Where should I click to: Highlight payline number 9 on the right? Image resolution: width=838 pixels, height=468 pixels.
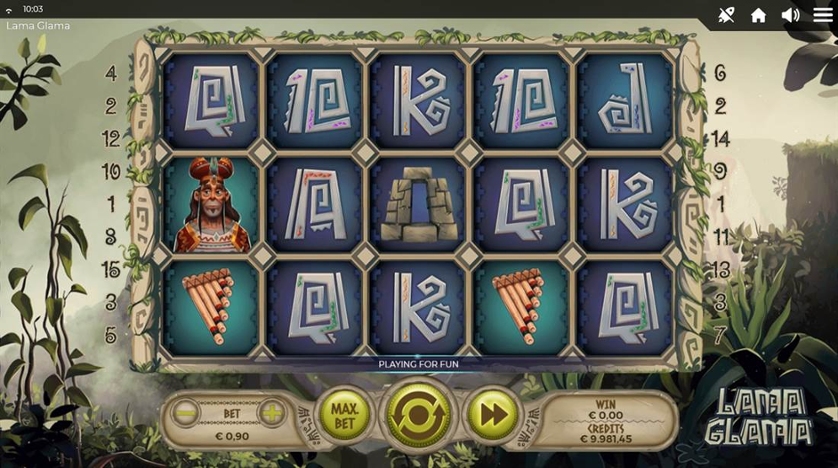(x=720, y=171)
